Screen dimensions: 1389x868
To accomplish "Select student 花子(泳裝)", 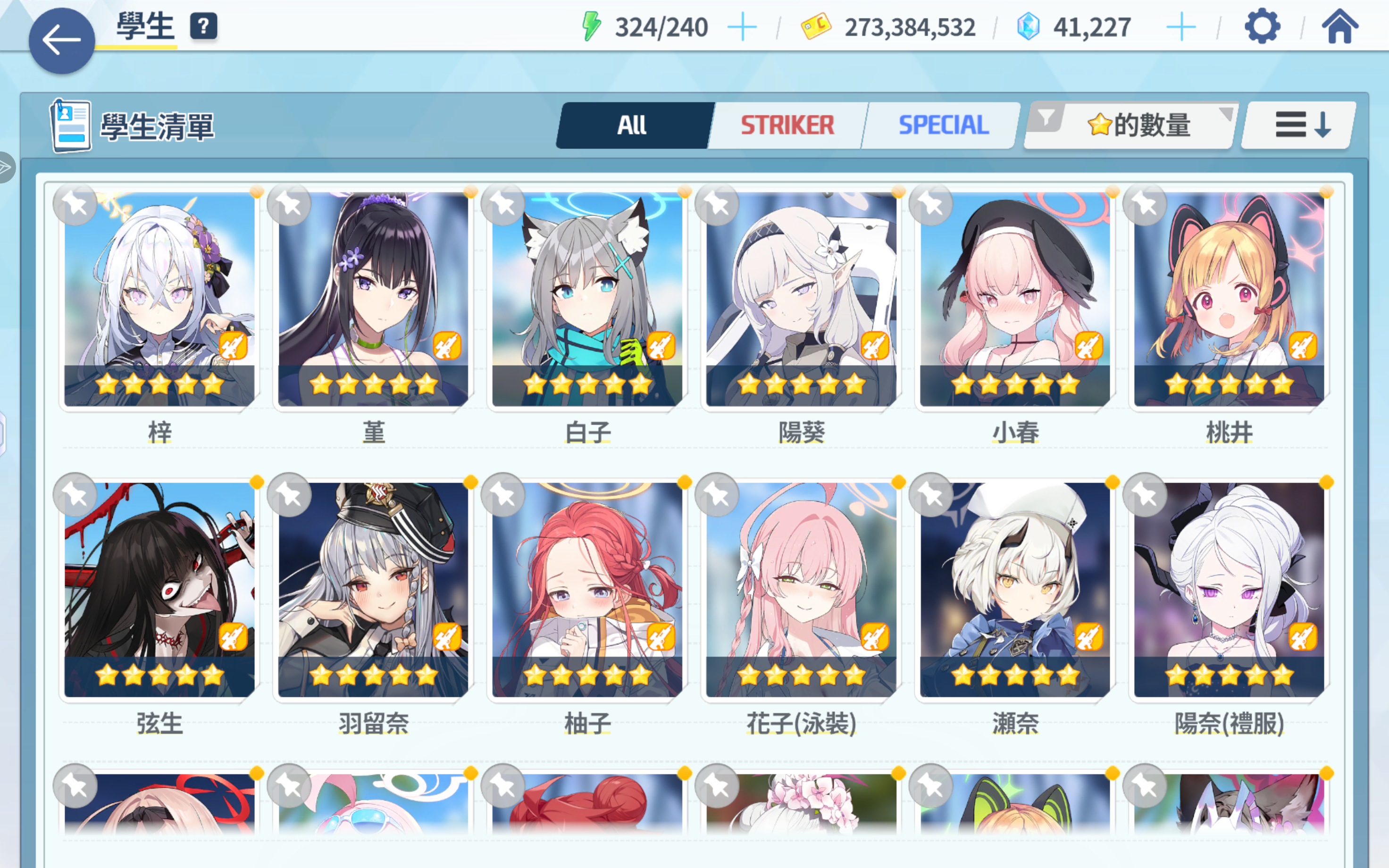I will (801, 590).
